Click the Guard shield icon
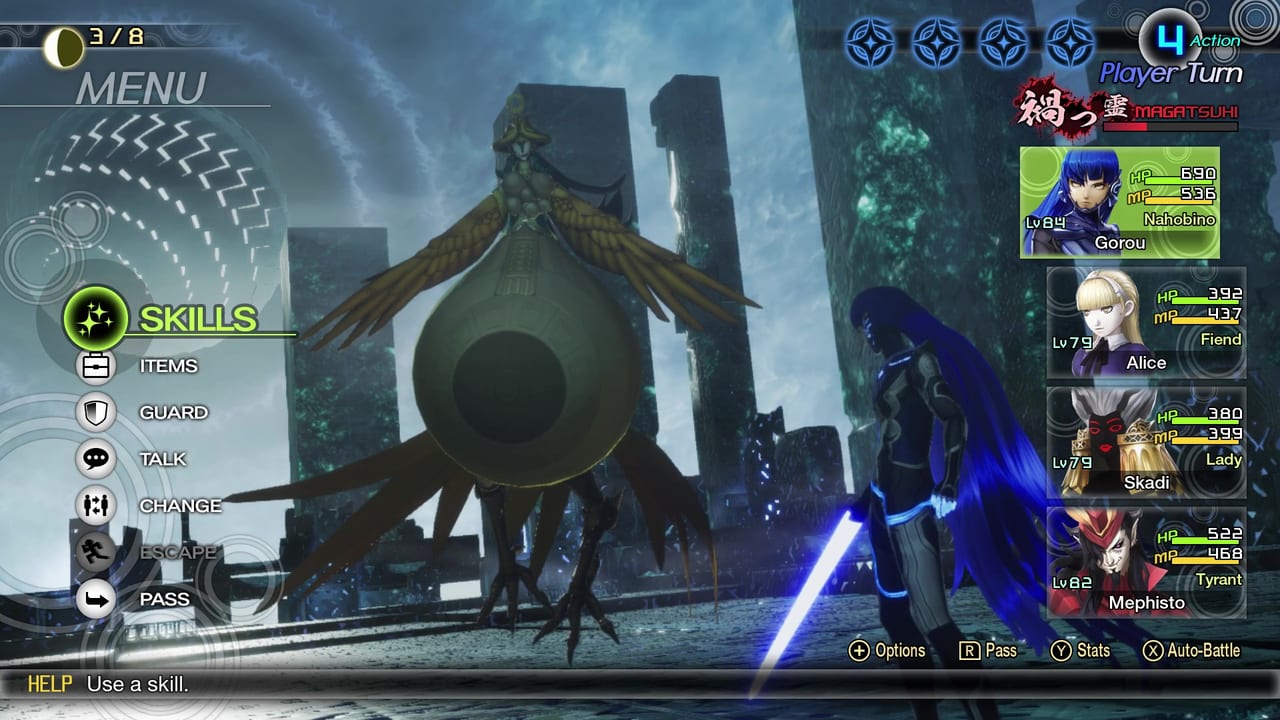Screen dimensions: 1280x720 pyautogui.click(x=97, y=412)
